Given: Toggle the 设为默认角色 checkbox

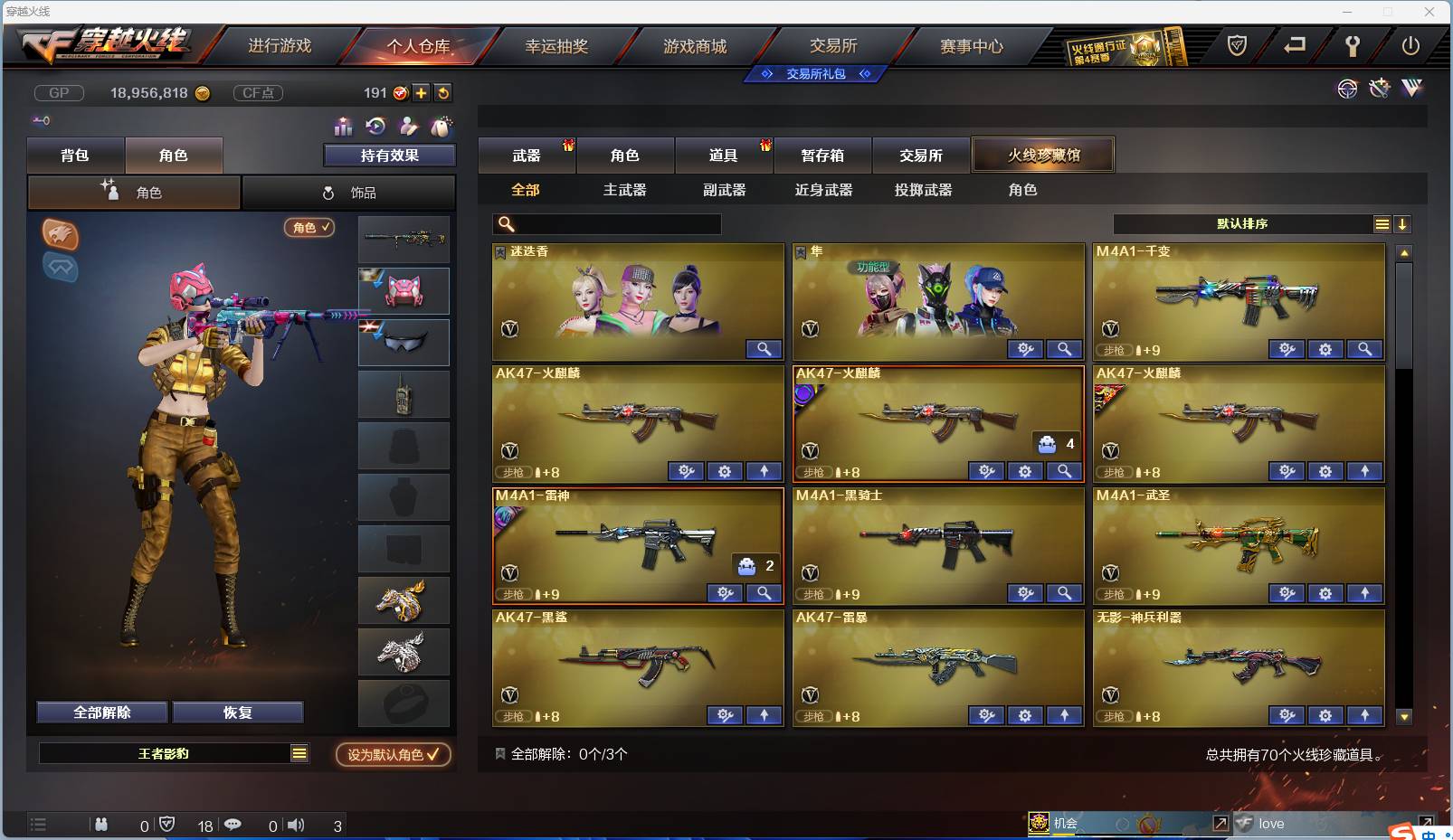Looking at the screenshot, I should tap(392, 756).
